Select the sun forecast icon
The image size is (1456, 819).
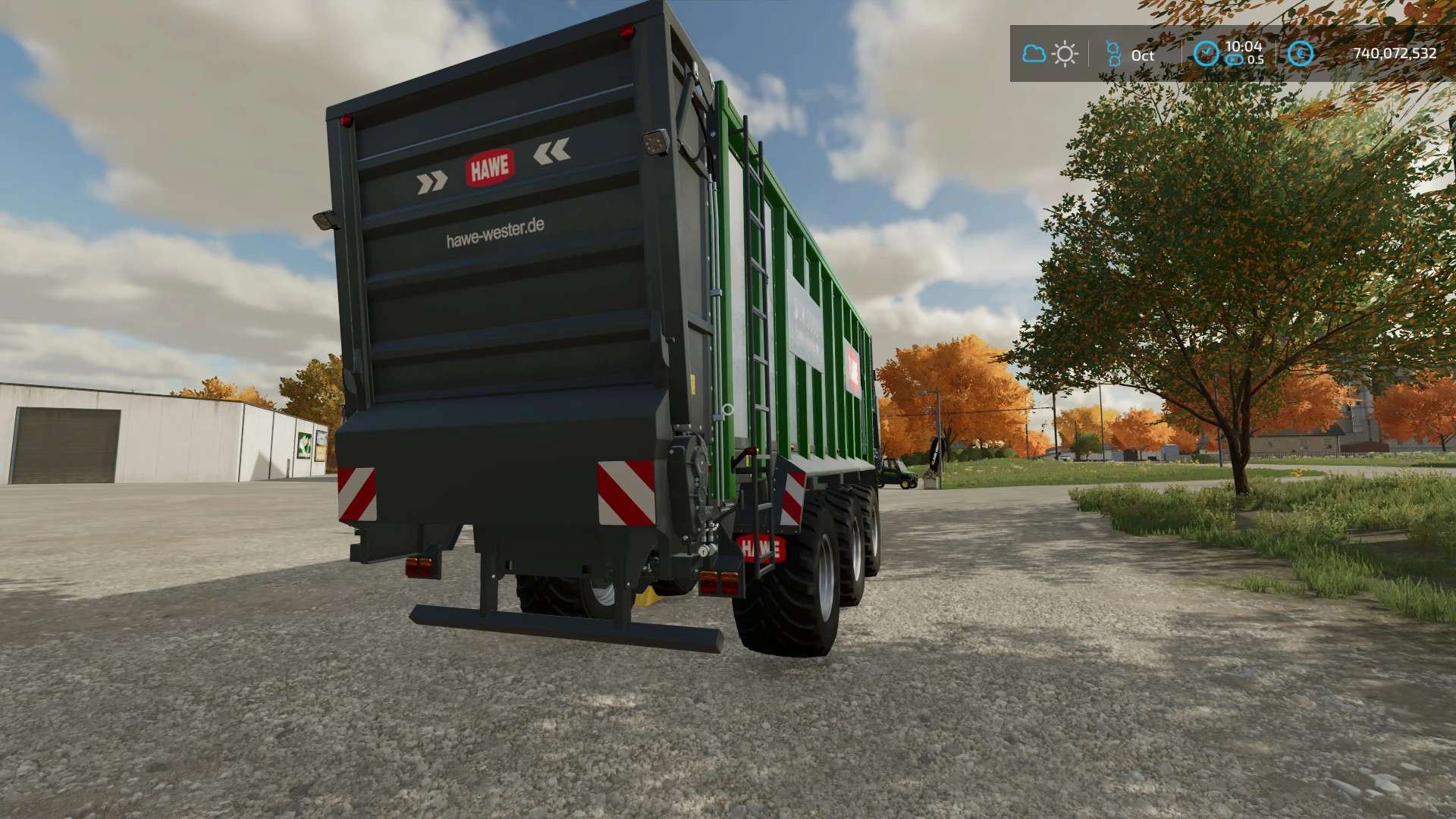[x=1065, y=54]
